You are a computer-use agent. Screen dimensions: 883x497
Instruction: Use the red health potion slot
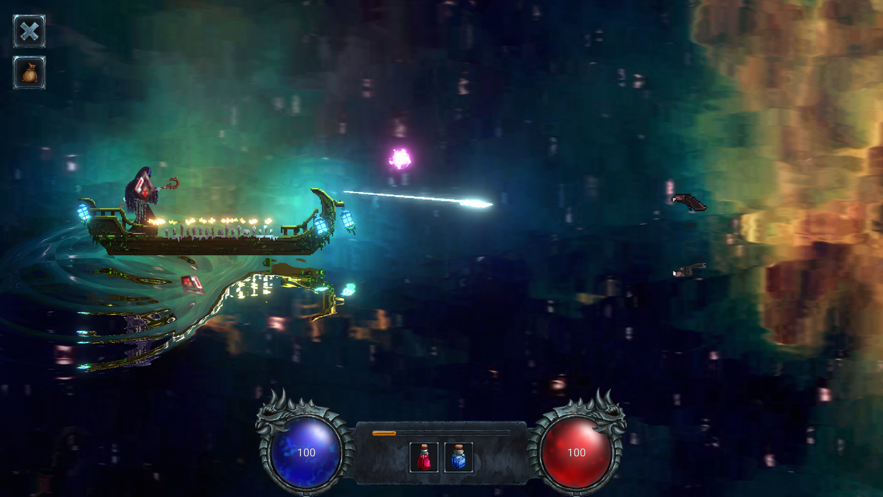tap(424, 457)
